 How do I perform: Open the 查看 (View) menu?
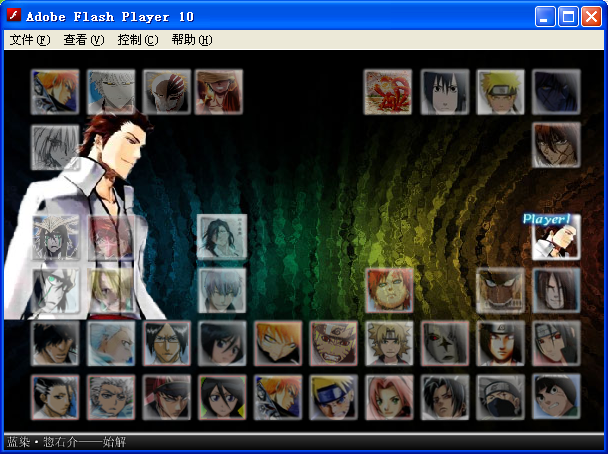pyautogui.click(x=83, y=40)
